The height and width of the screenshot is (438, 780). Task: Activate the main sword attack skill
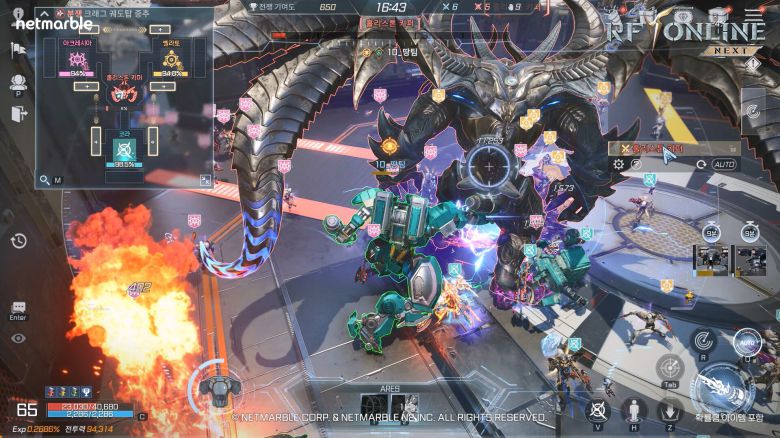pos(721,385)
